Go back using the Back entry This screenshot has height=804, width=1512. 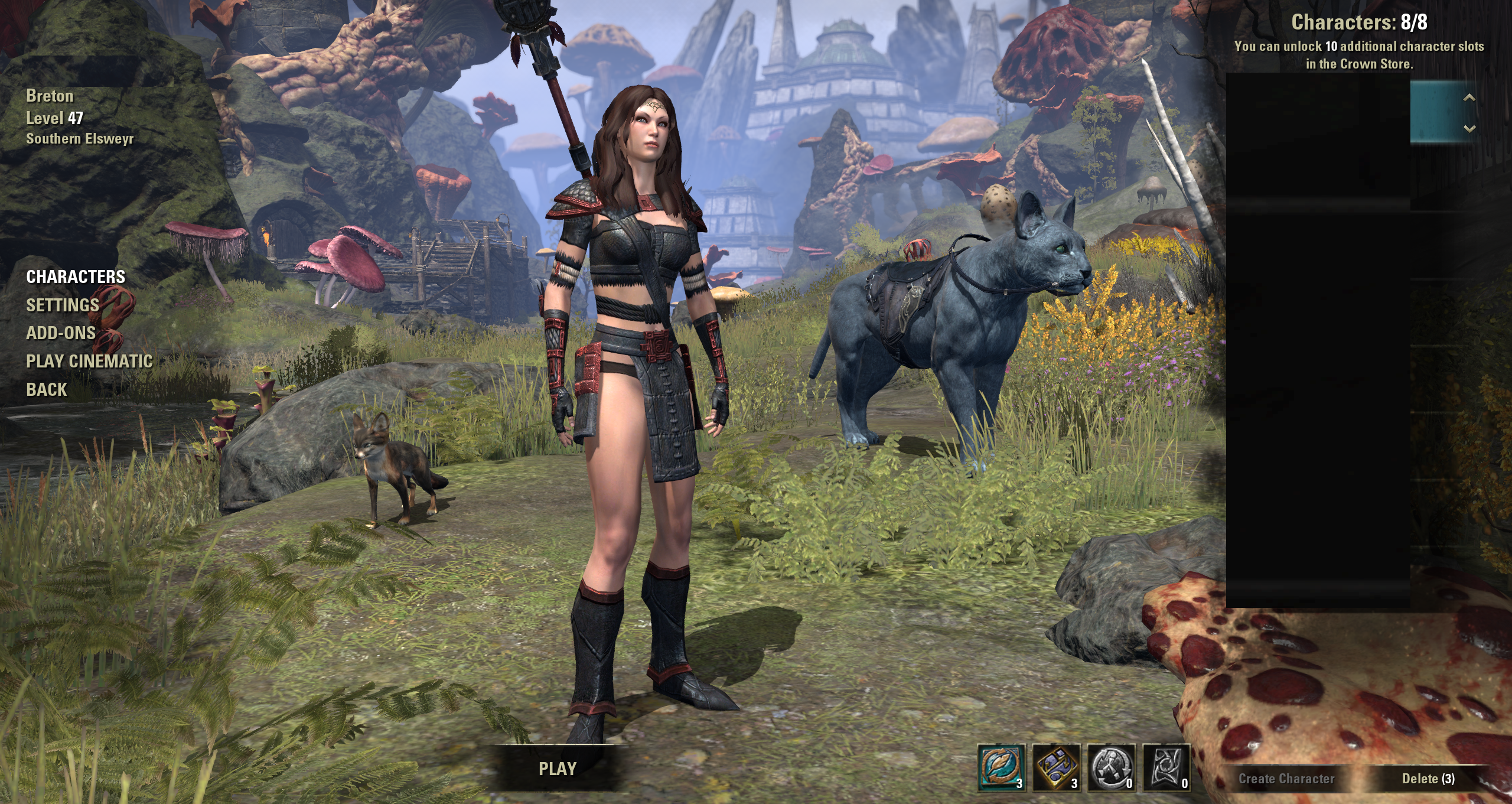[x=47, y=390]
